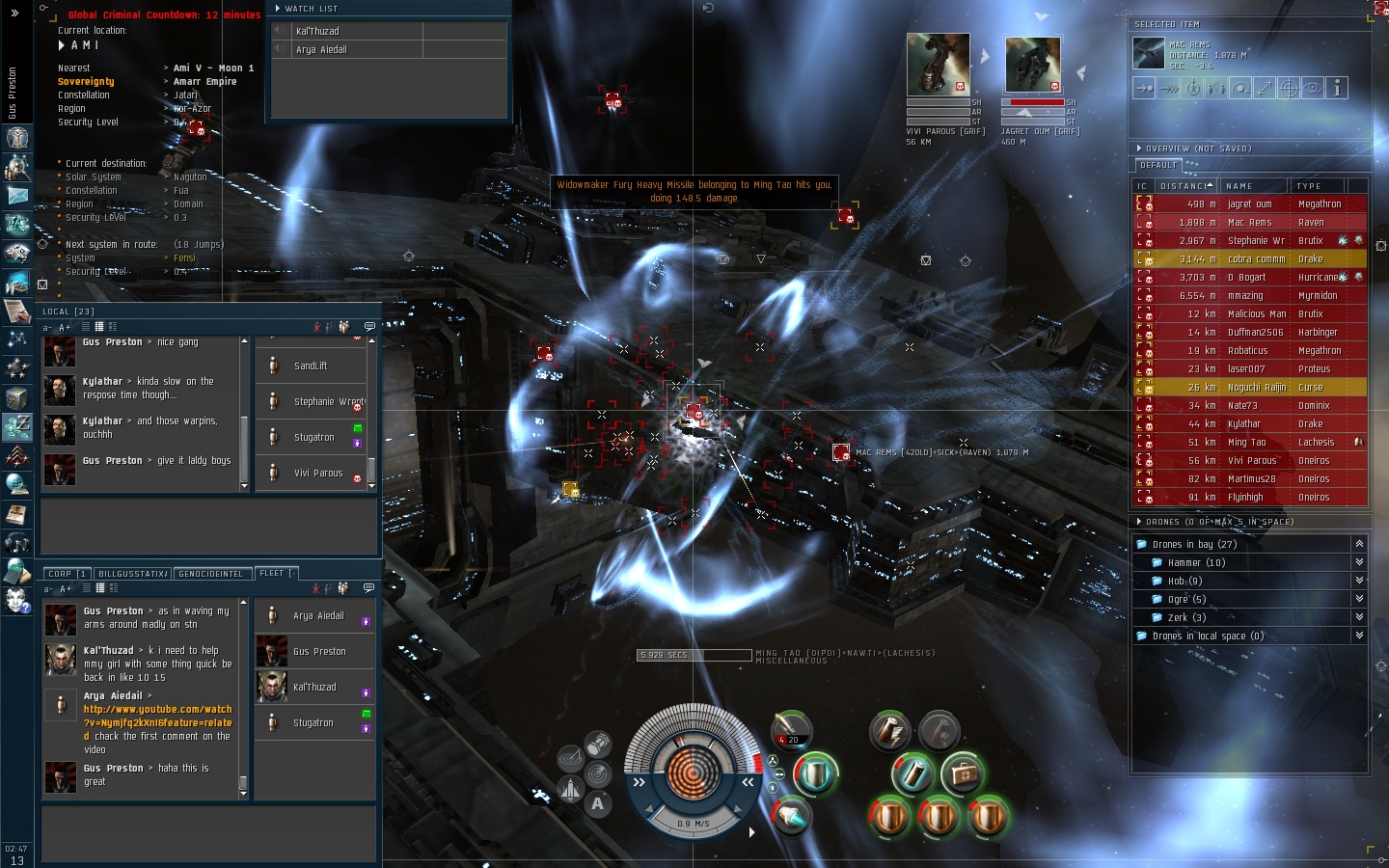Show info on the selected item
This screenshot has height=868, width=1389.
(x=1337, y=88)
